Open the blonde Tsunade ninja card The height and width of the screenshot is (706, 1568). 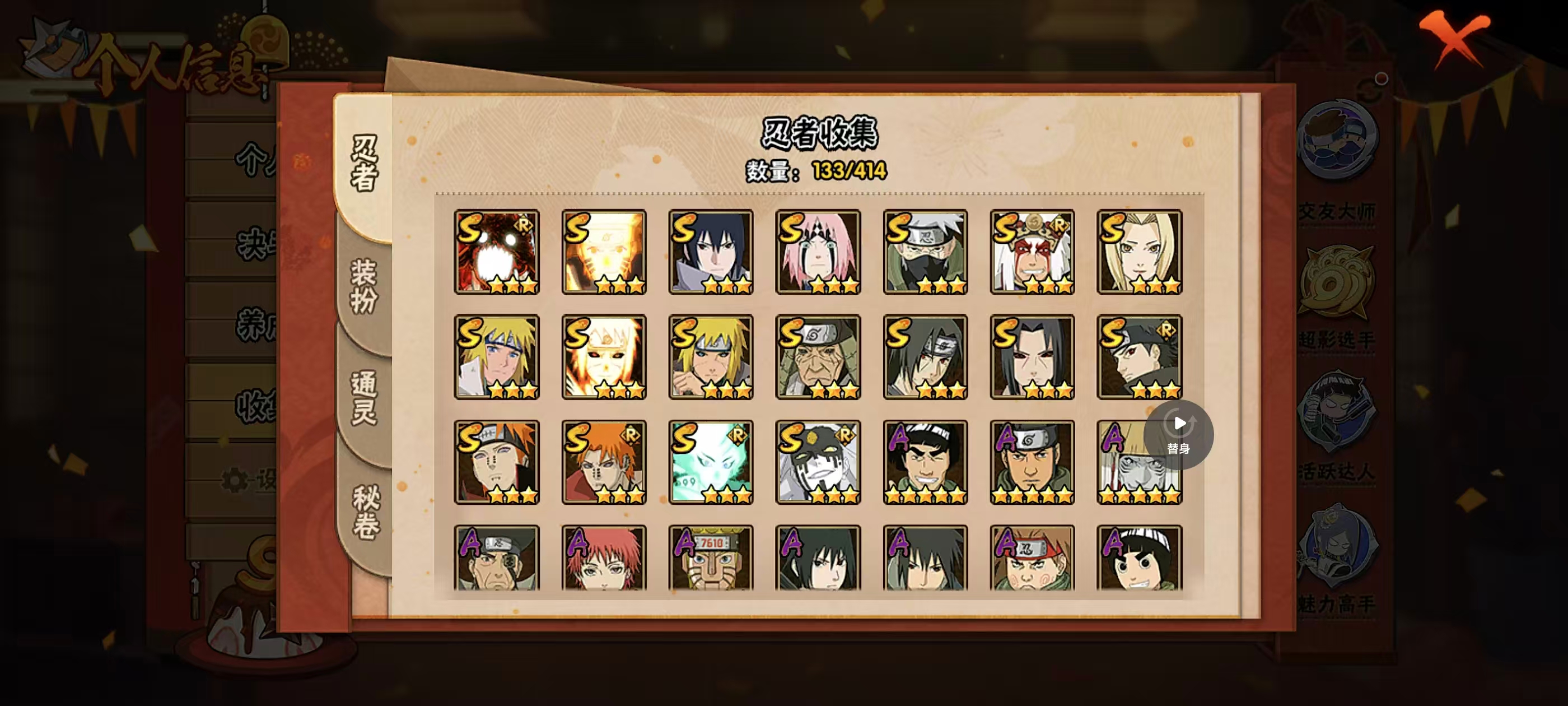[x=1139, y=252]
